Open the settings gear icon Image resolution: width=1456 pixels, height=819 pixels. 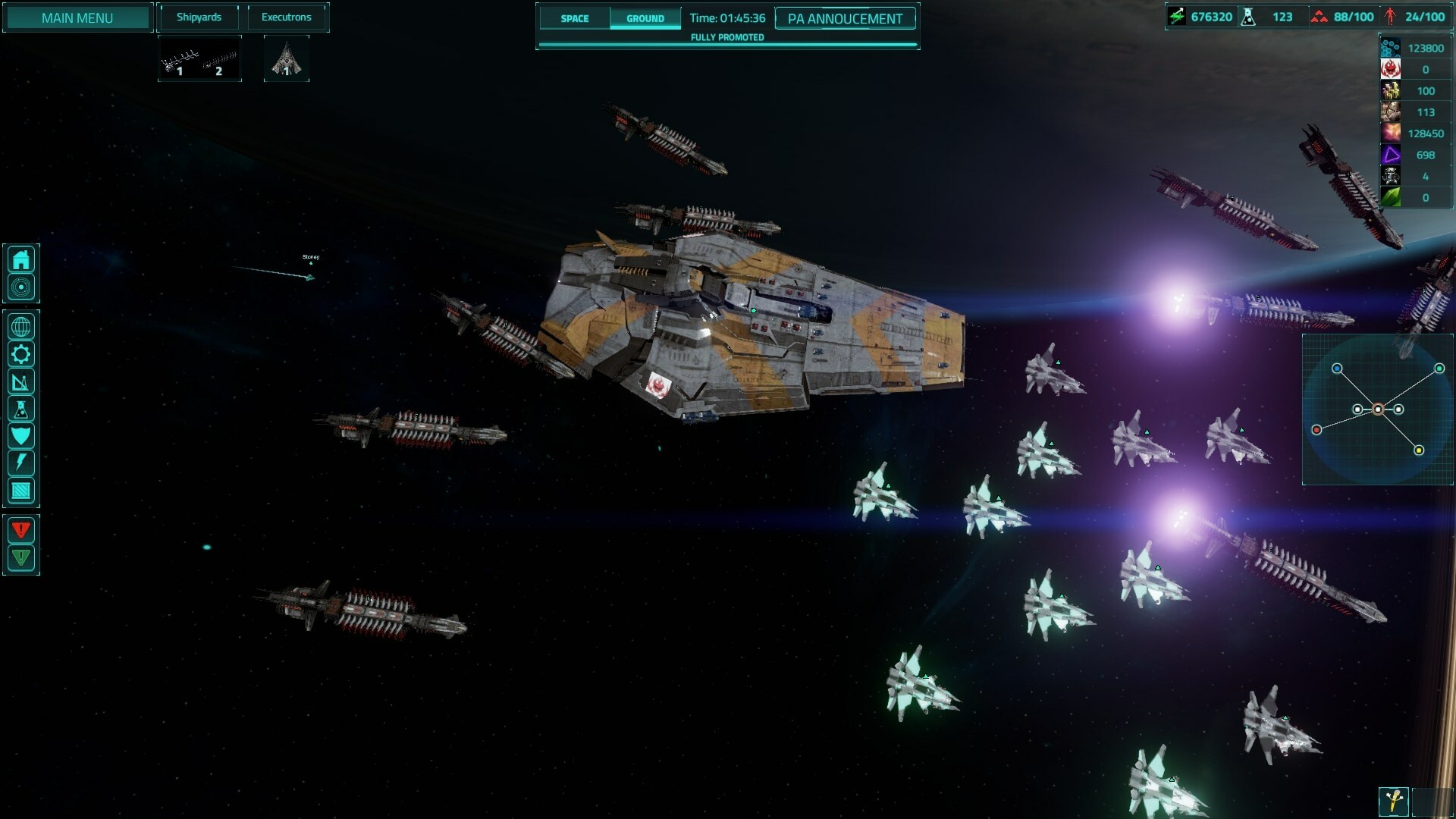coord(21,353)
